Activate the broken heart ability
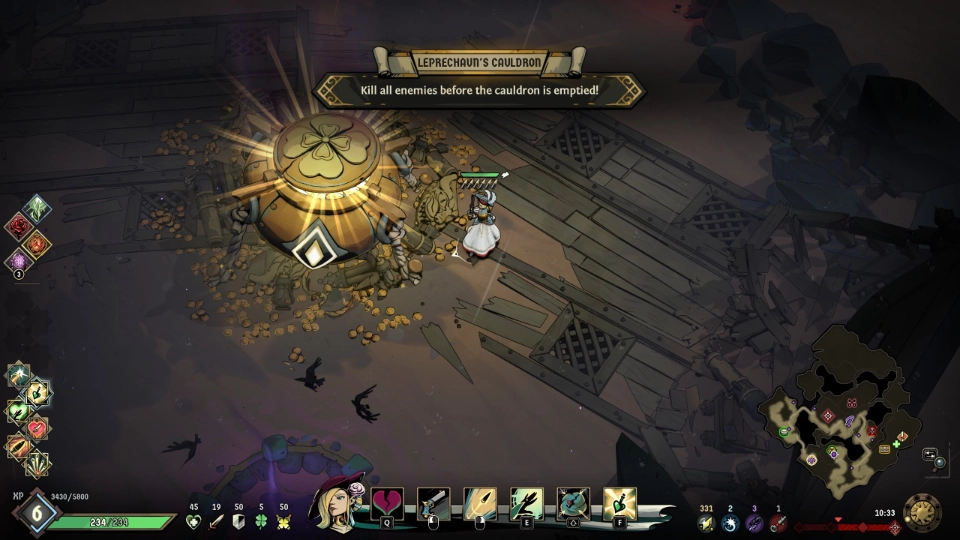The width and height of the screenshot is (960, 540). (x=387, y=503)
